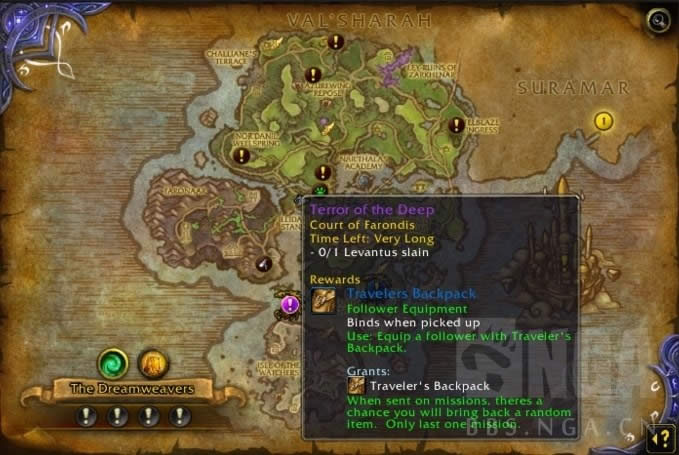
Task: Click the yellow quest marker in Suramar
Action: click(603, 121)
